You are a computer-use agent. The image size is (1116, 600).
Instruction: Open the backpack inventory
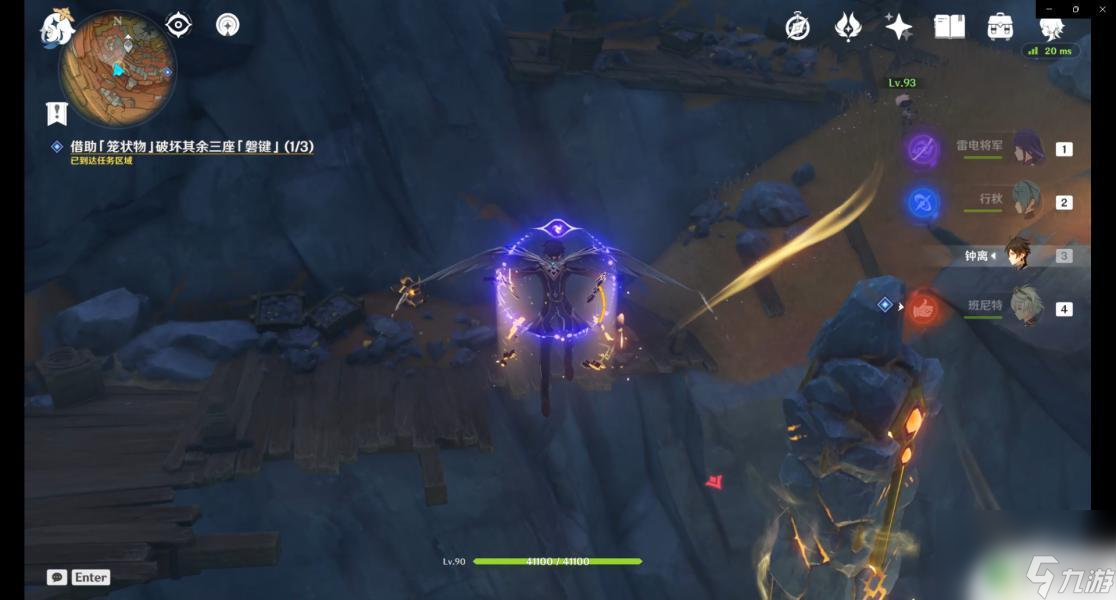(1000, 27)
